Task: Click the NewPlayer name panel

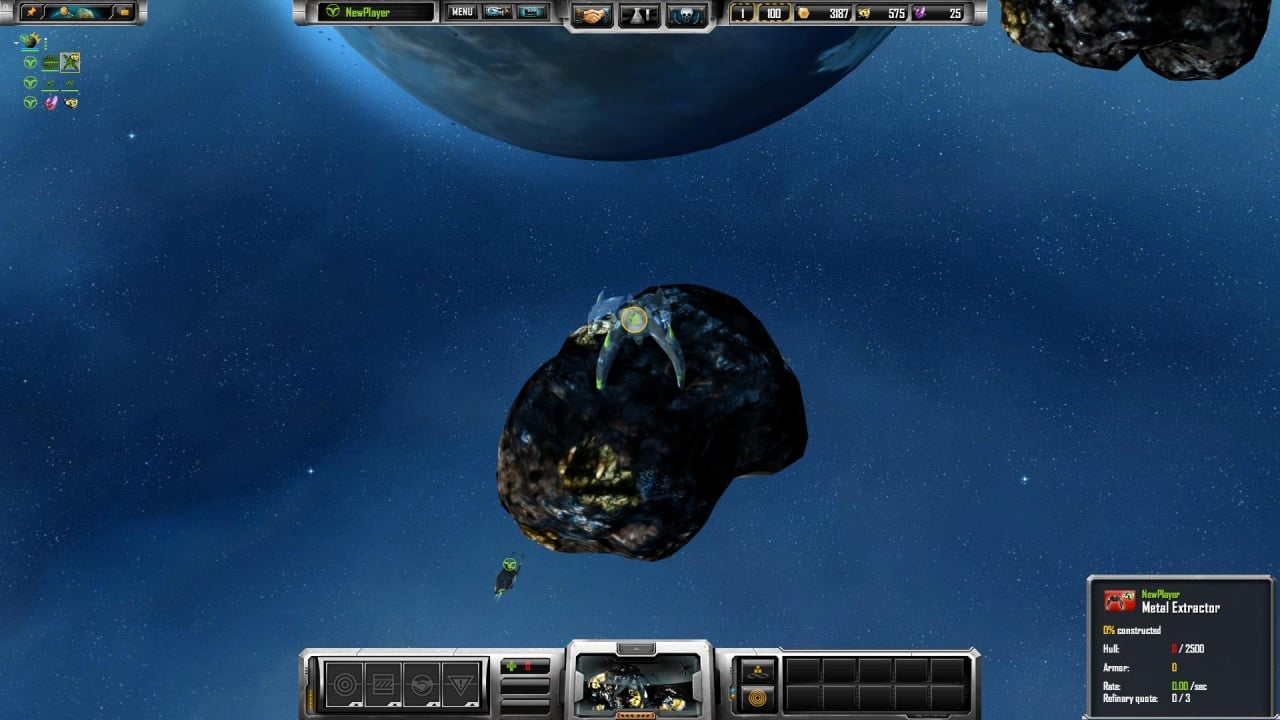Action: coord(377,12)
